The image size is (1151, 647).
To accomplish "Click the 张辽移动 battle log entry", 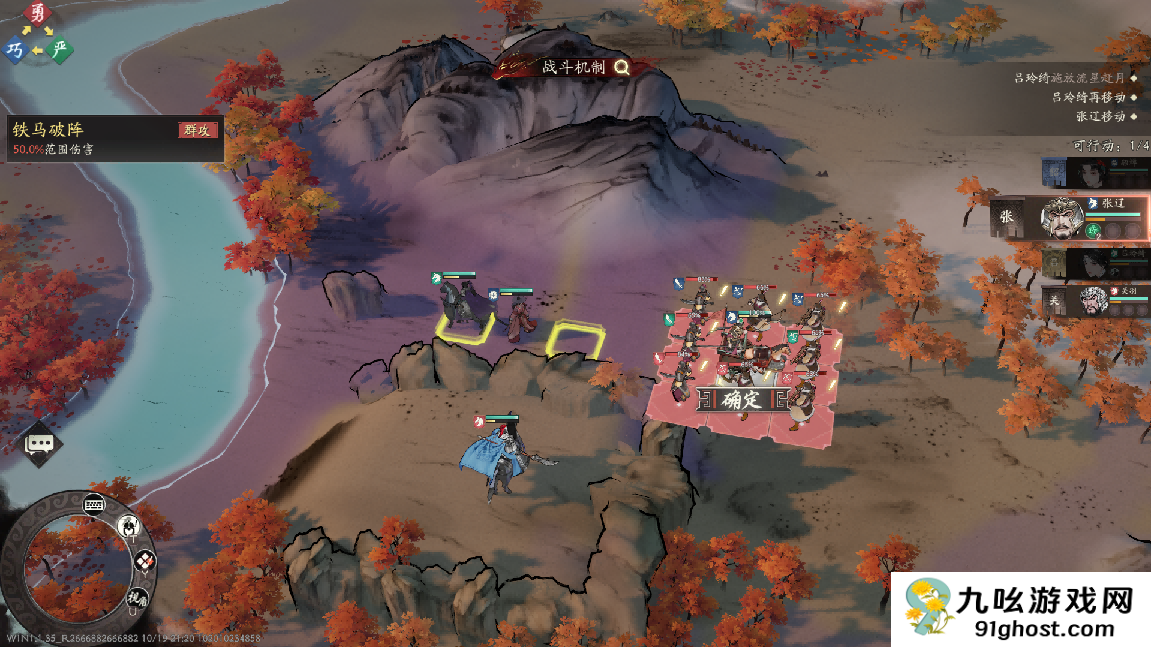I will [1101, 115].
